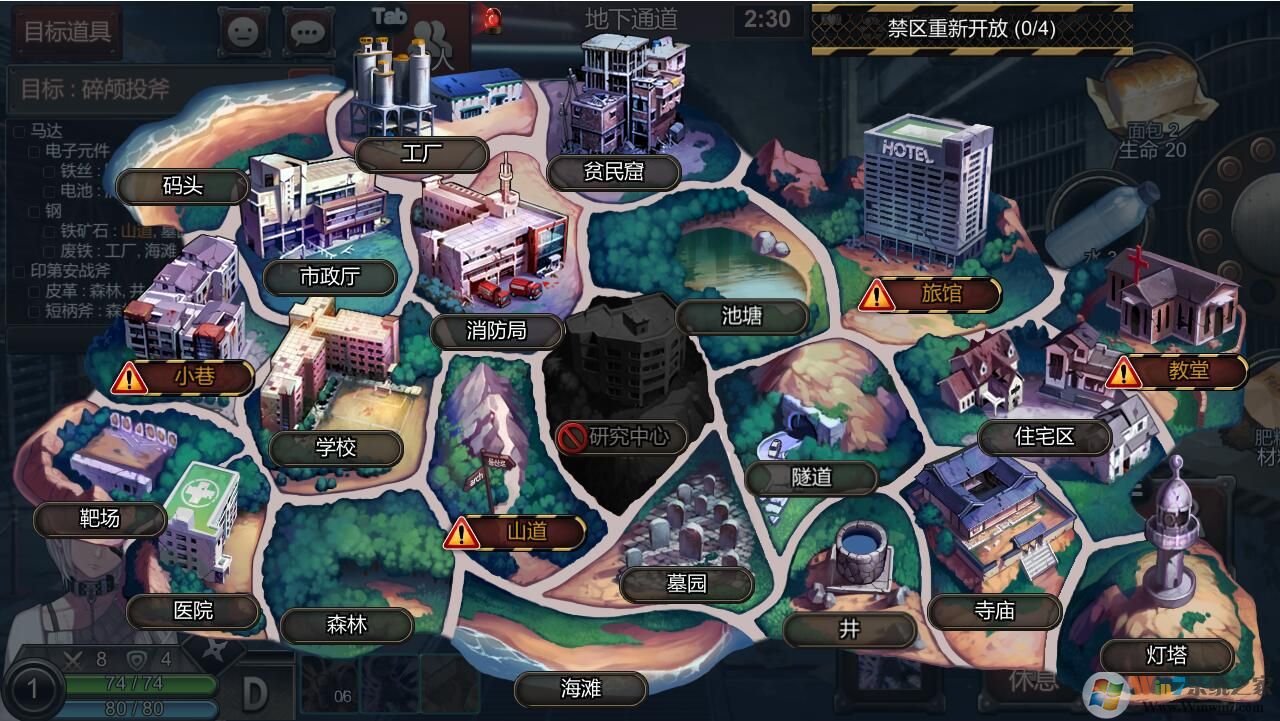Viewport: 1280px width, 721px height.
Task: Click the warning triangle beside 旅馆
Action: point(878,295)
